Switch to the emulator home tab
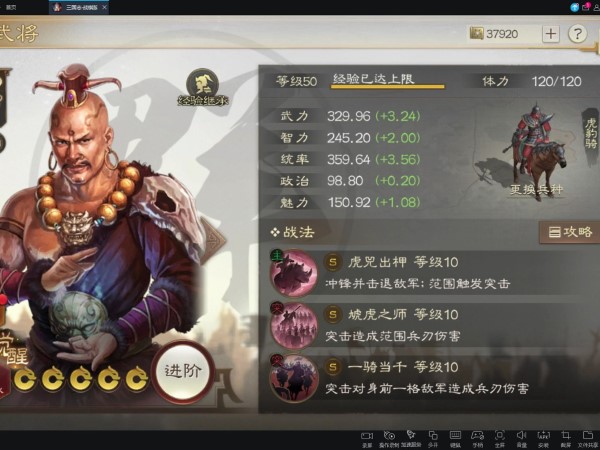Screen dimensions: 600x450 (x=12, y=6)
